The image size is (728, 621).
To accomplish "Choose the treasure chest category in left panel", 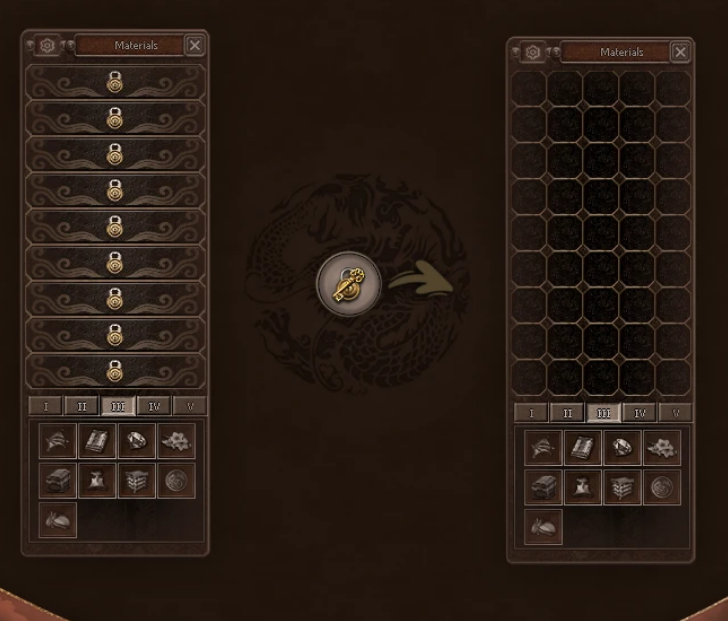I will click(58, 480).
